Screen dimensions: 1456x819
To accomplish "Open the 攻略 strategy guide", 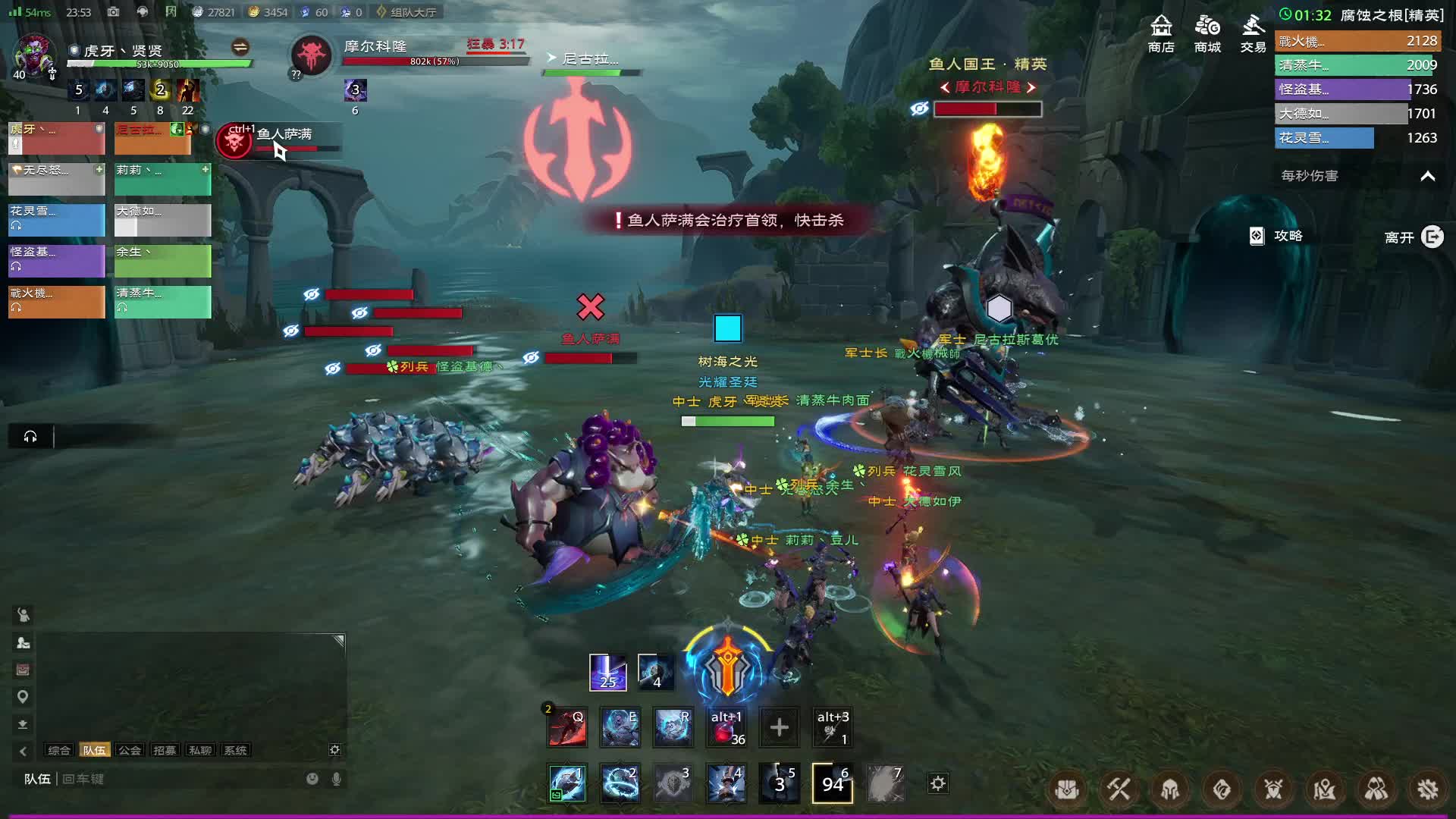I will pos(1277,236).
